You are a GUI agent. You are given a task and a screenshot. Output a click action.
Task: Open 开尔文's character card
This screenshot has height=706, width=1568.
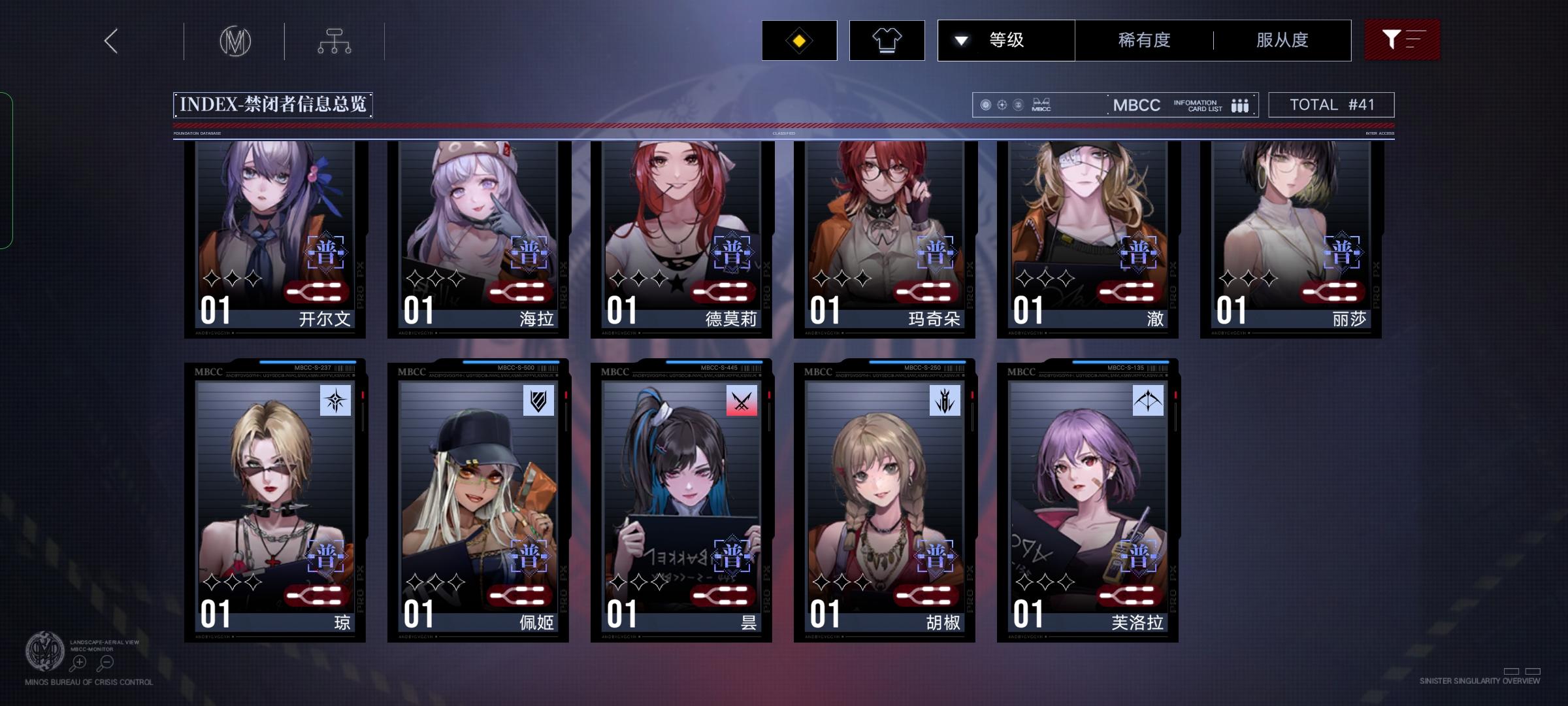click(x=274, y=235)
